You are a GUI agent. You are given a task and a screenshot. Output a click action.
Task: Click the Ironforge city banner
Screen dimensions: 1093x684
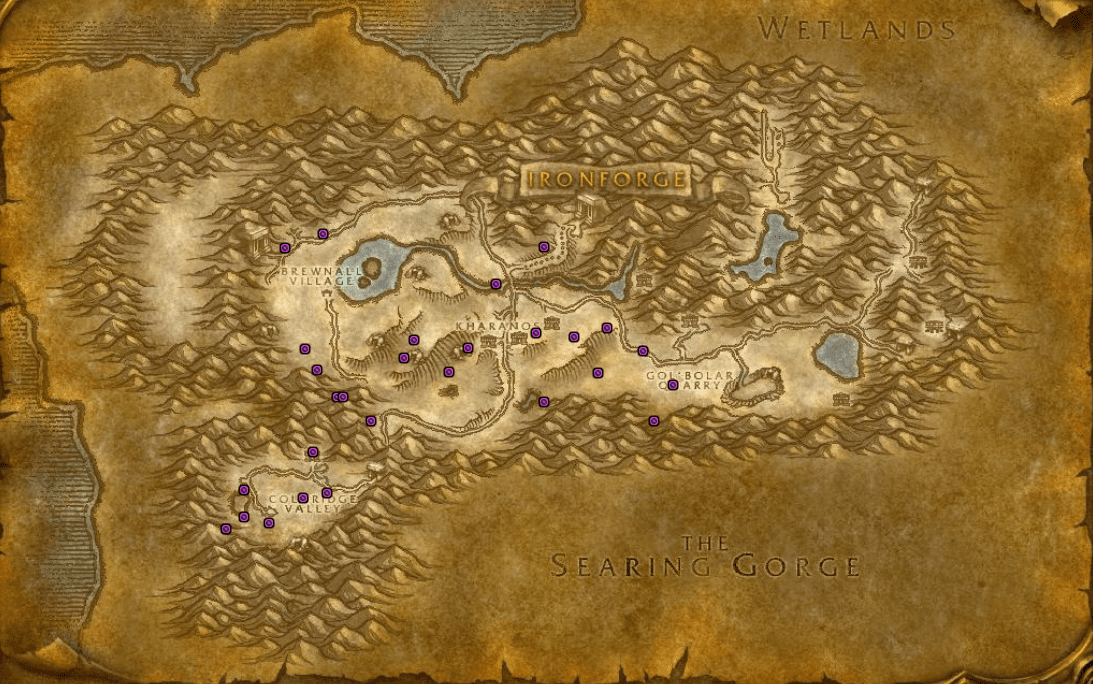[x=607, y=181]
